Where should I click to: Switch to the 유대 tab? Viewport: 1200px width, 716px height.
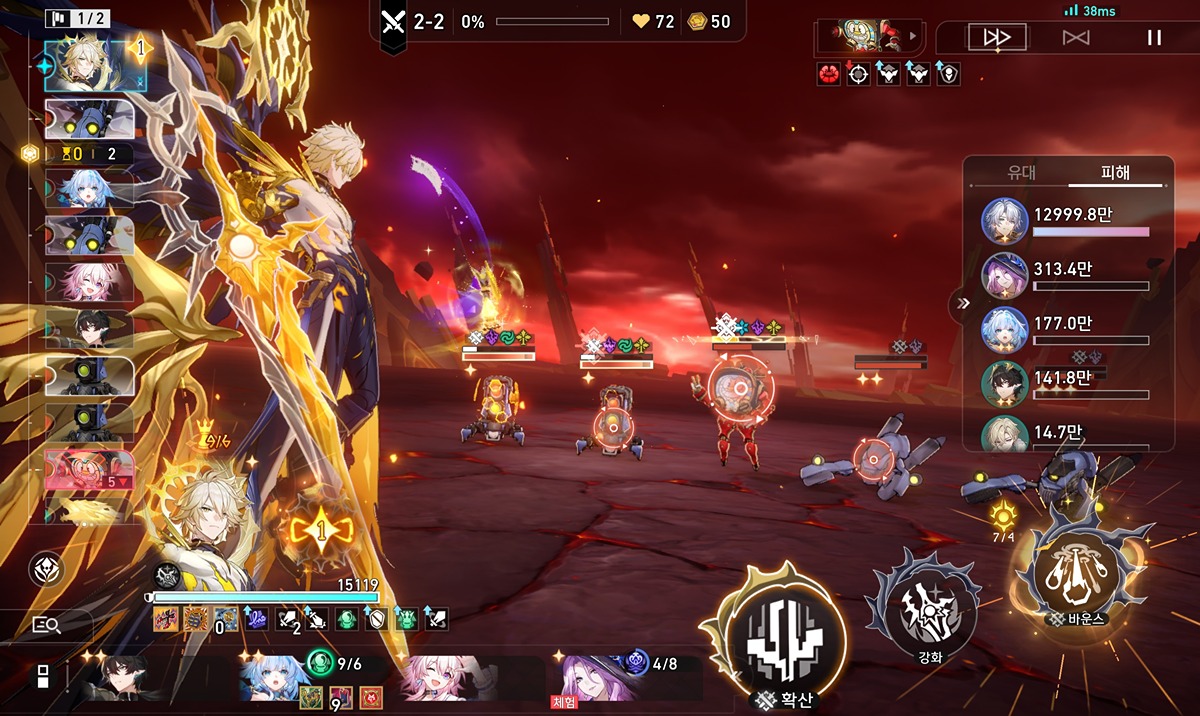[x=1021, y=173]
